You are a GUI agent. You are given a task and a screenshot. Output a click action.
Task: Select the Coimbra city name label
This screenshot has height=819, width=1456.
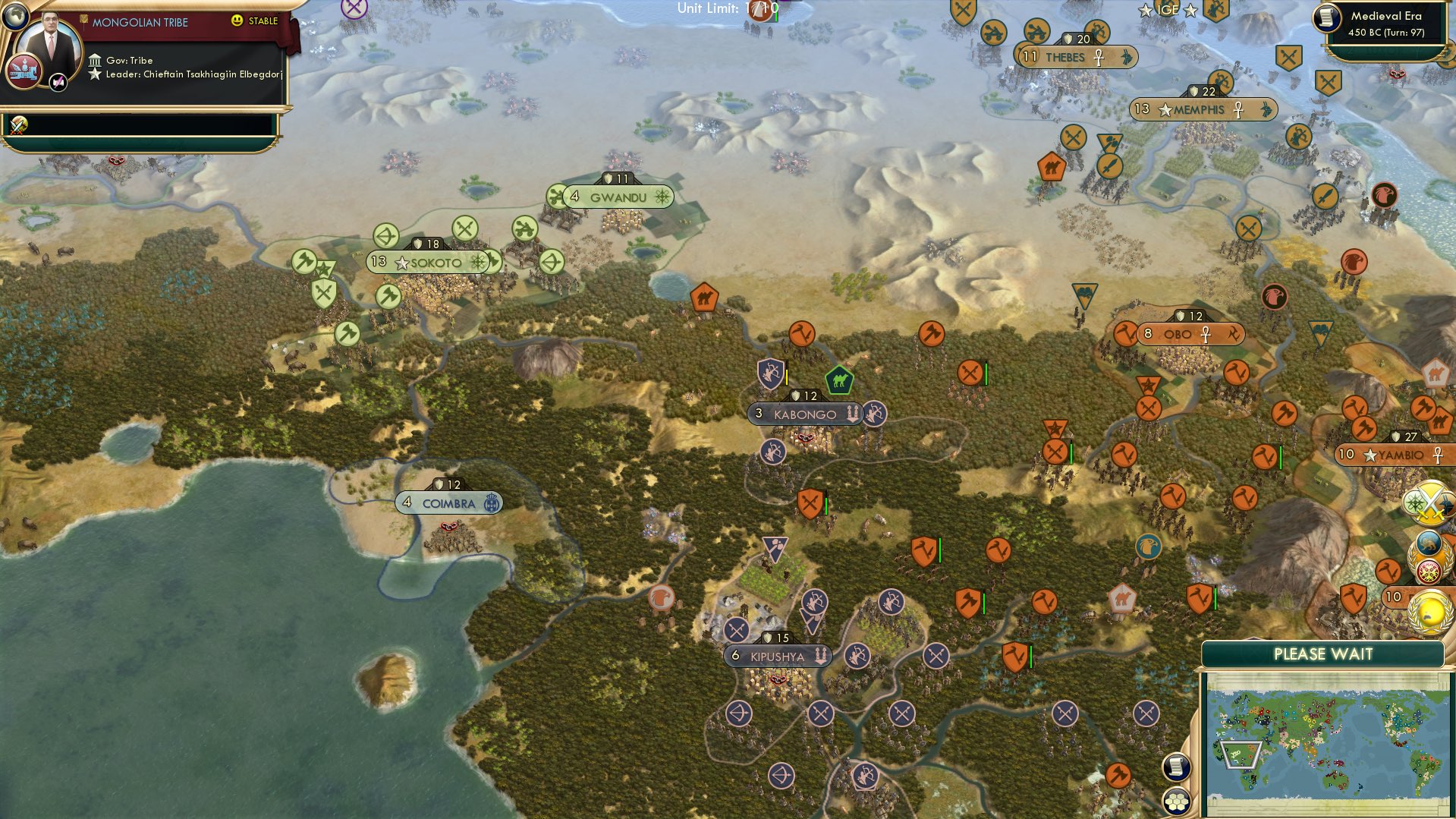click(449, 502)
